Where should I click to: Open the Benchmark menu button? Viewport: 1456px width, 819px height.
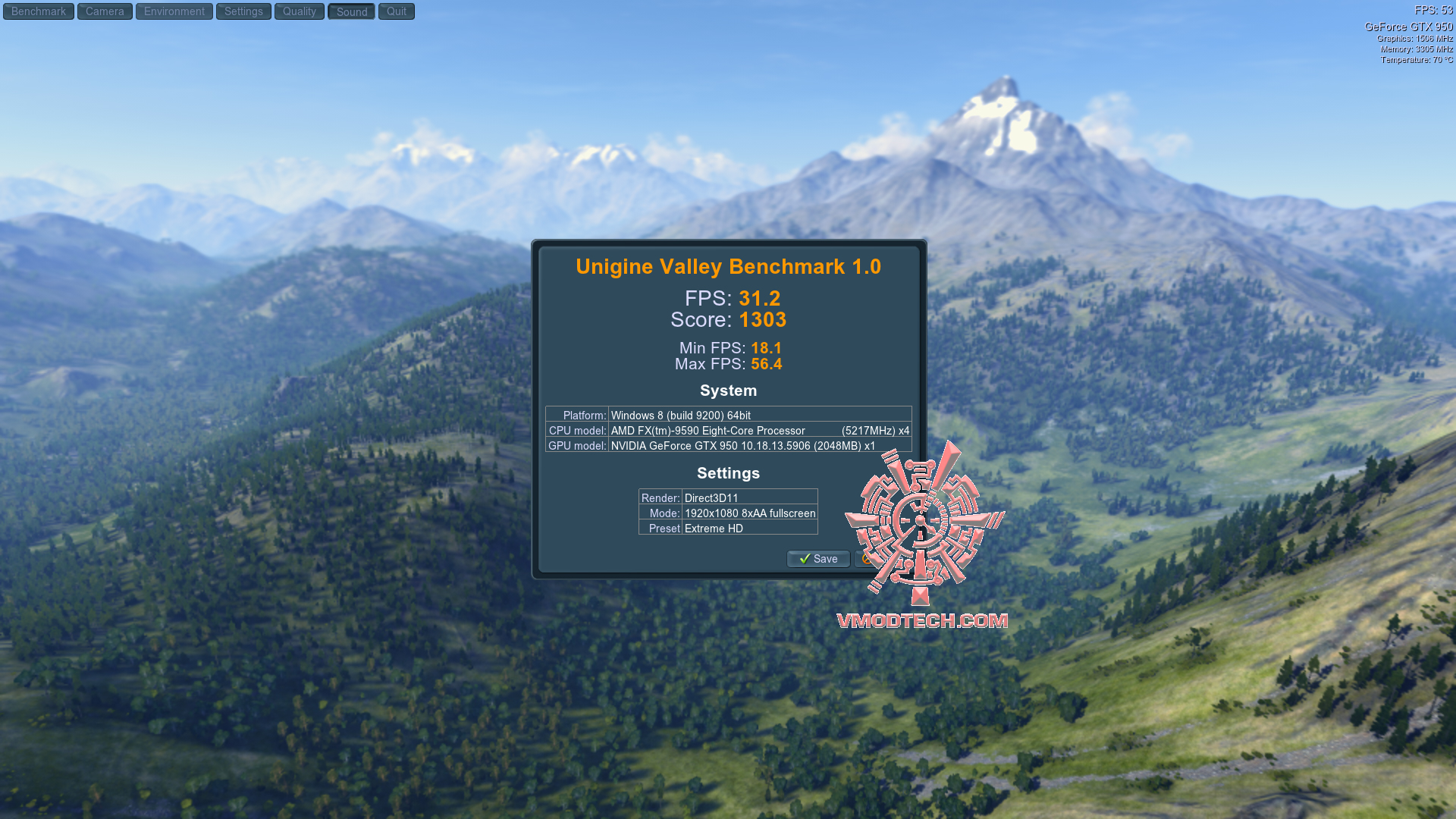39,11
